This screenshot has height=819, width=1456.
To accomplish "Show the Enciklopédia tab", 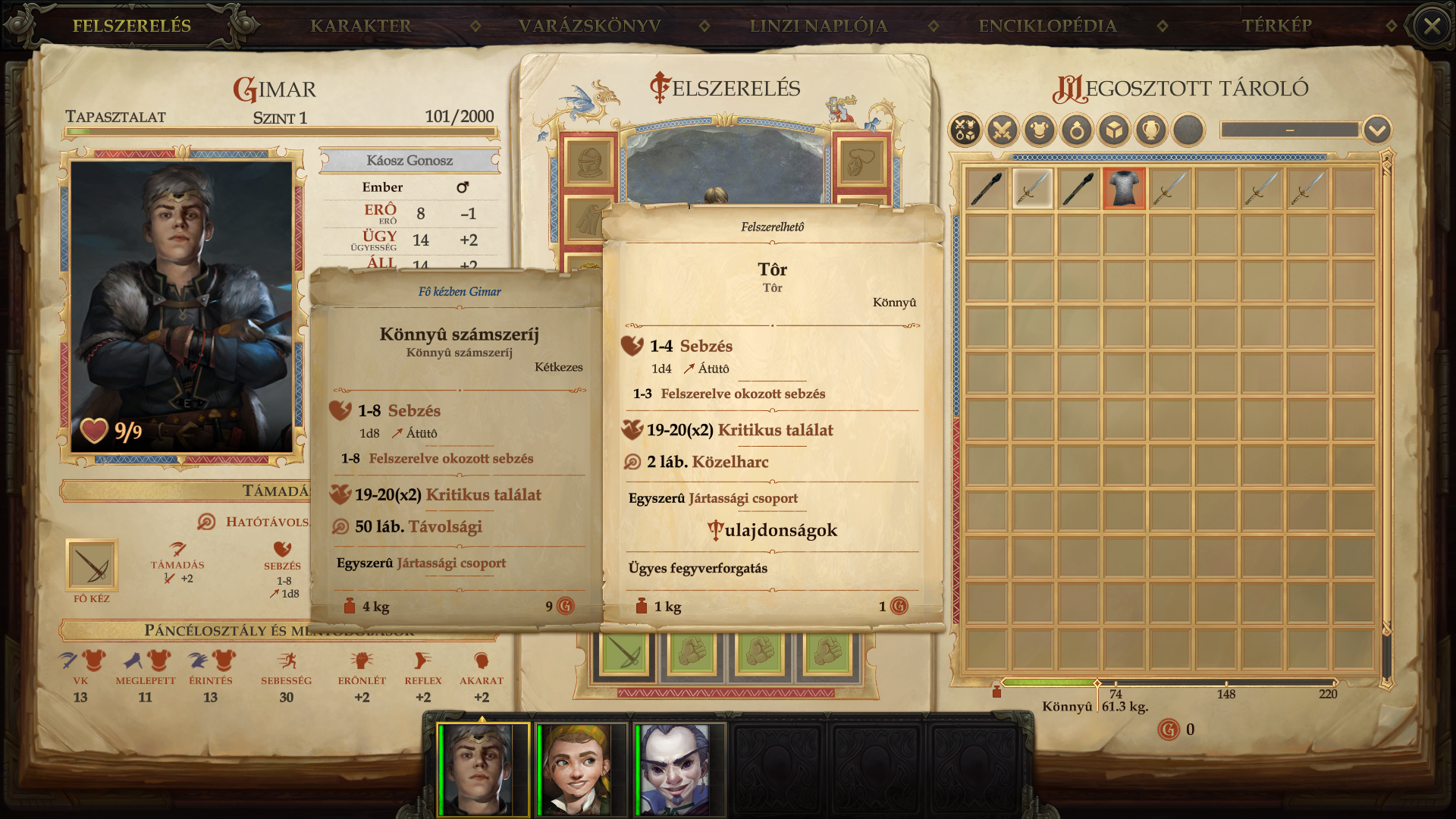I will 1047,26.
